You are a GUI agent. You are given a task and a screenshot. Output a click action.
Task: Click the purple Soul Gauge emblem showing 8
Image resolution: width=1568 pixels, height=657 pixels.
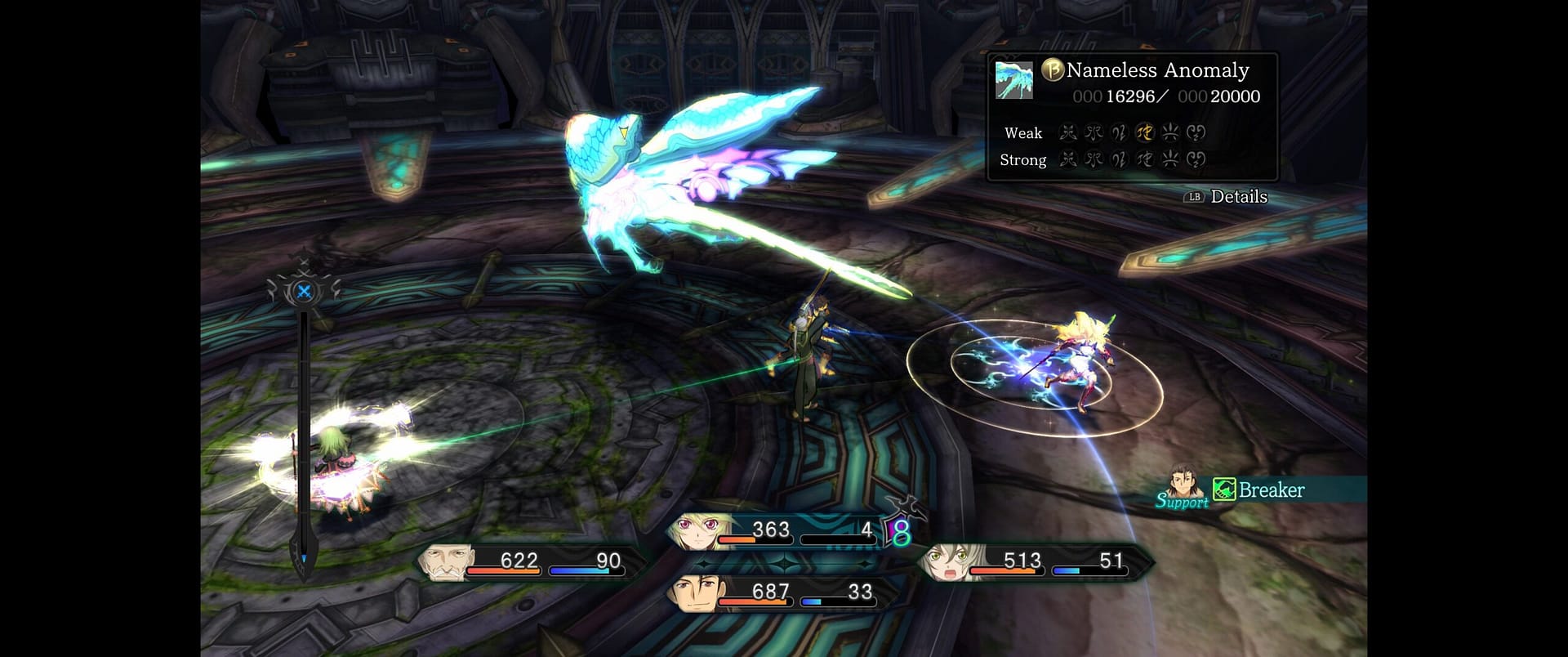coord(898,534)
